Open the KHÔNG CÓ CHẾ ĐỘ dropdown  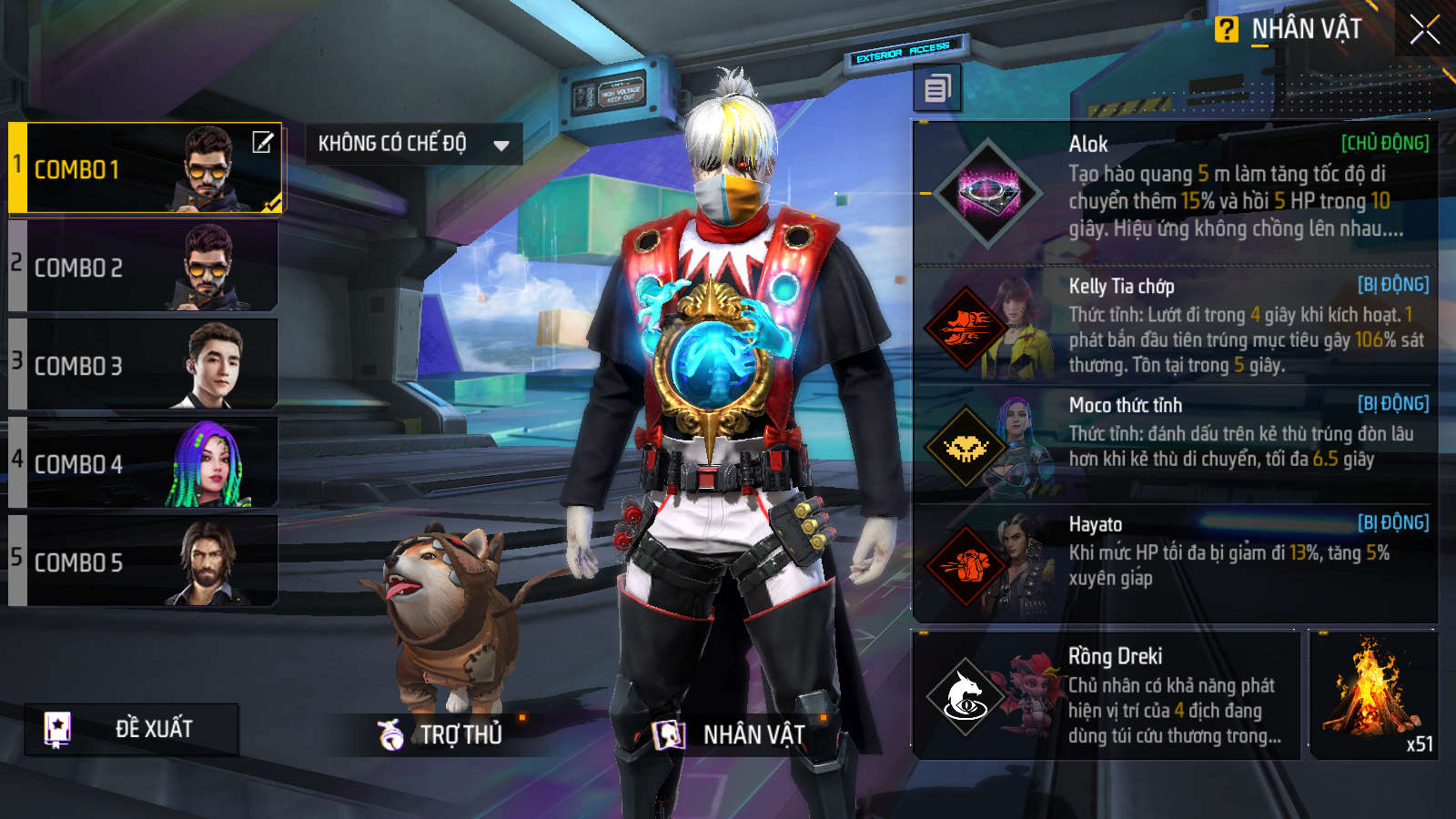coord(413,144)
